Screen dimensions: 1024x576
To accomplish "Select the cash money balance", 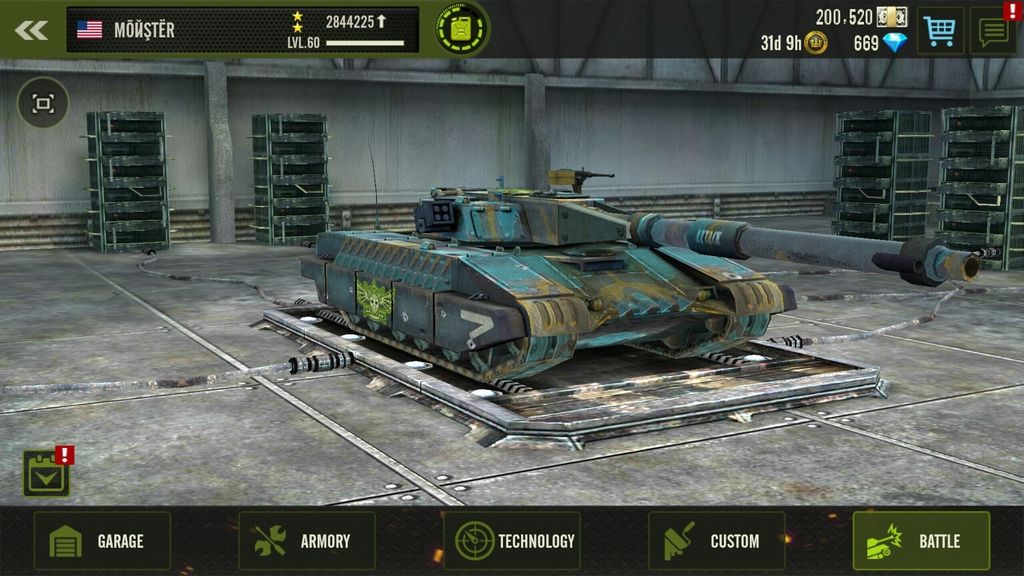I will [x=860, y=17].
